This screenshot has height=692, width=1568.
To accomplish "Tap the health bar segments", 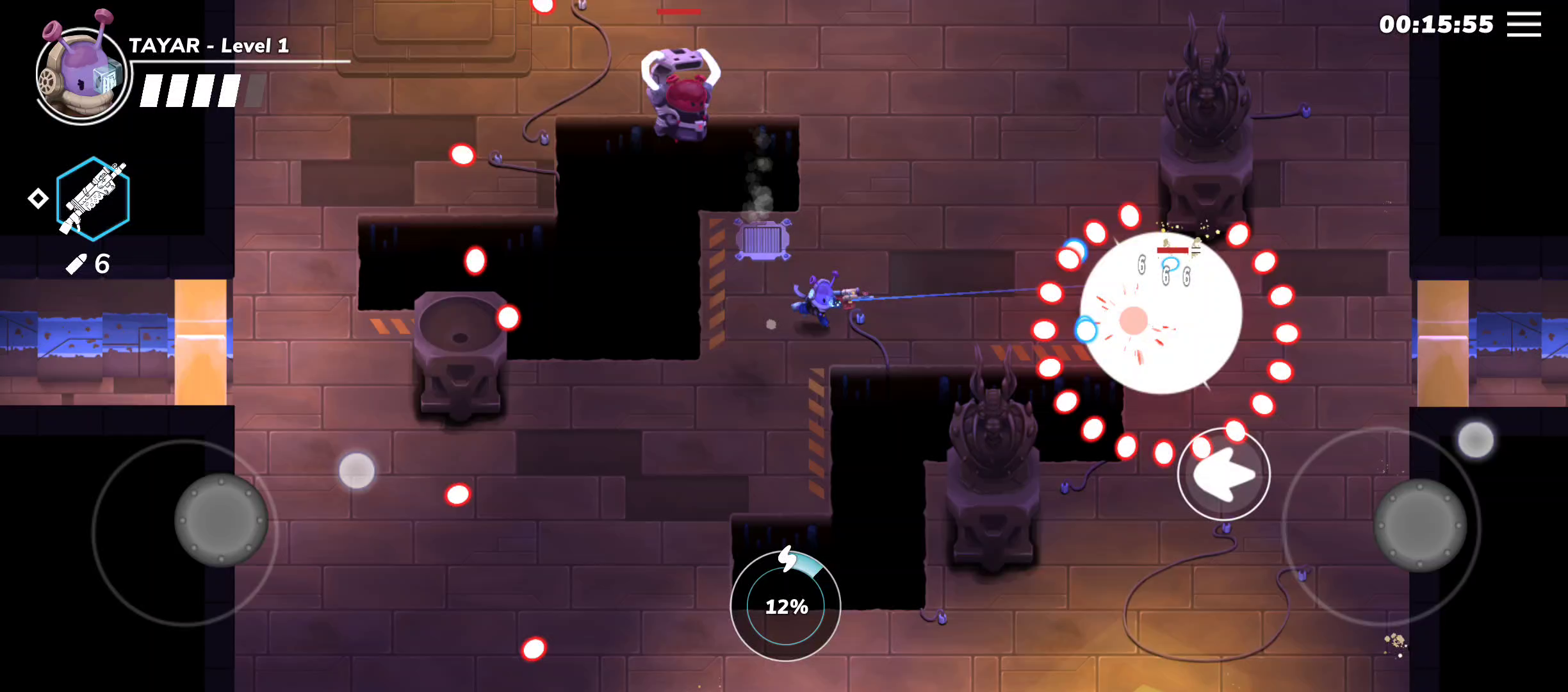I will [190, 90].
